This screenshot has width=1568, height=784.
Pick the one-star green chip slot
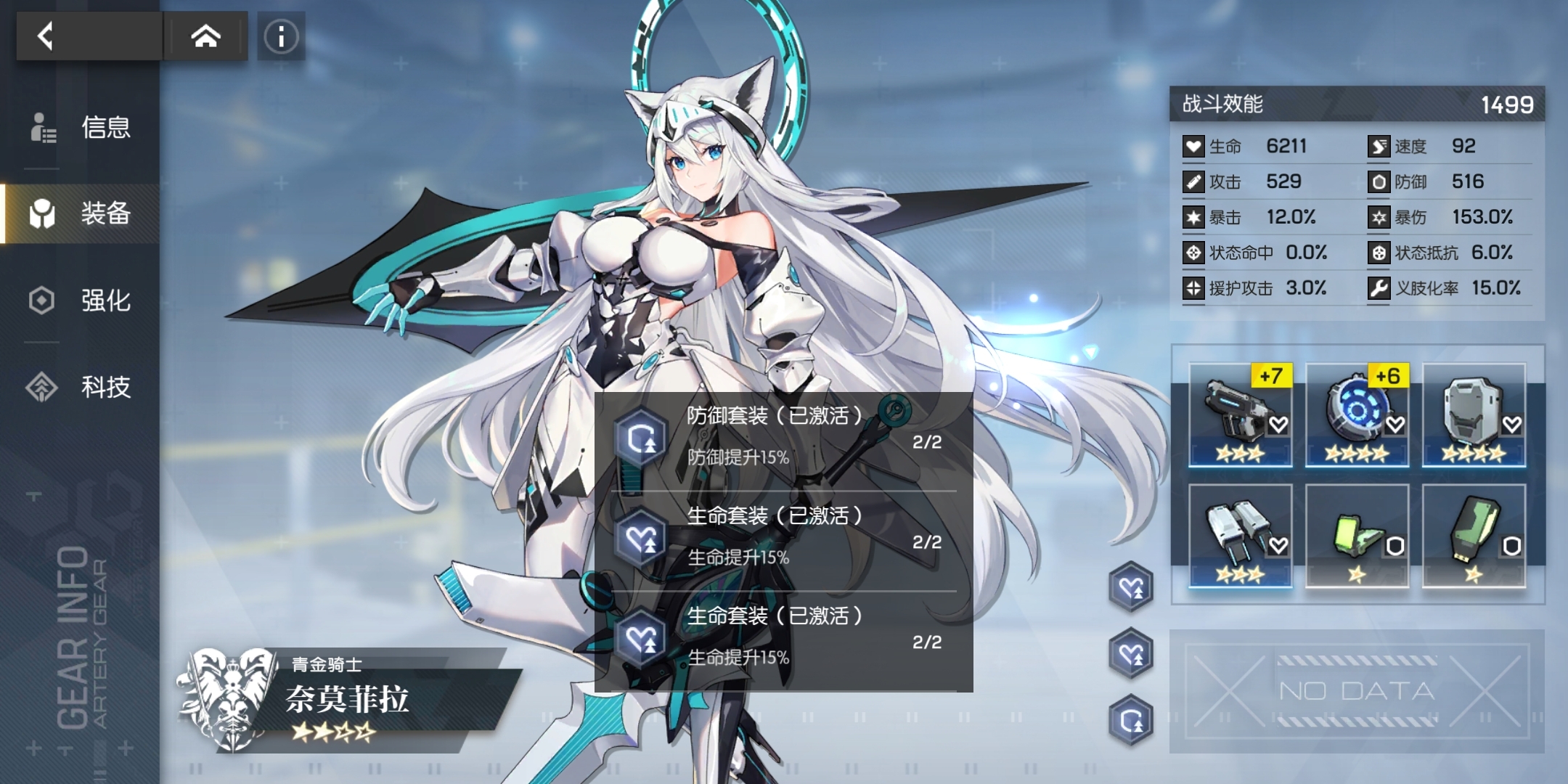pyautogui.click(x=1357, y=536)
